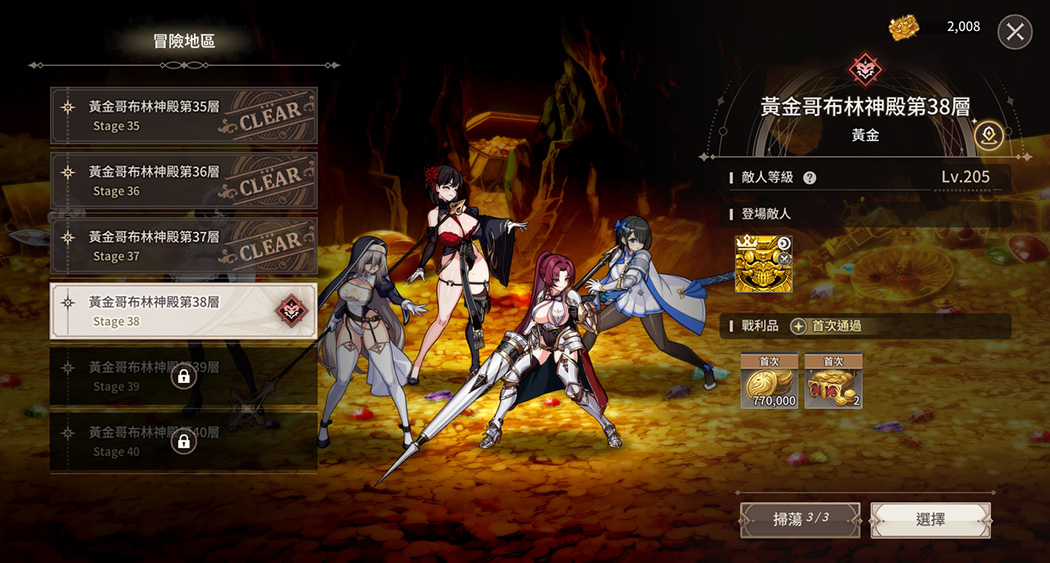Open the round badge beside stage title
1050x563 pixels.
click(x=989, y=135)
